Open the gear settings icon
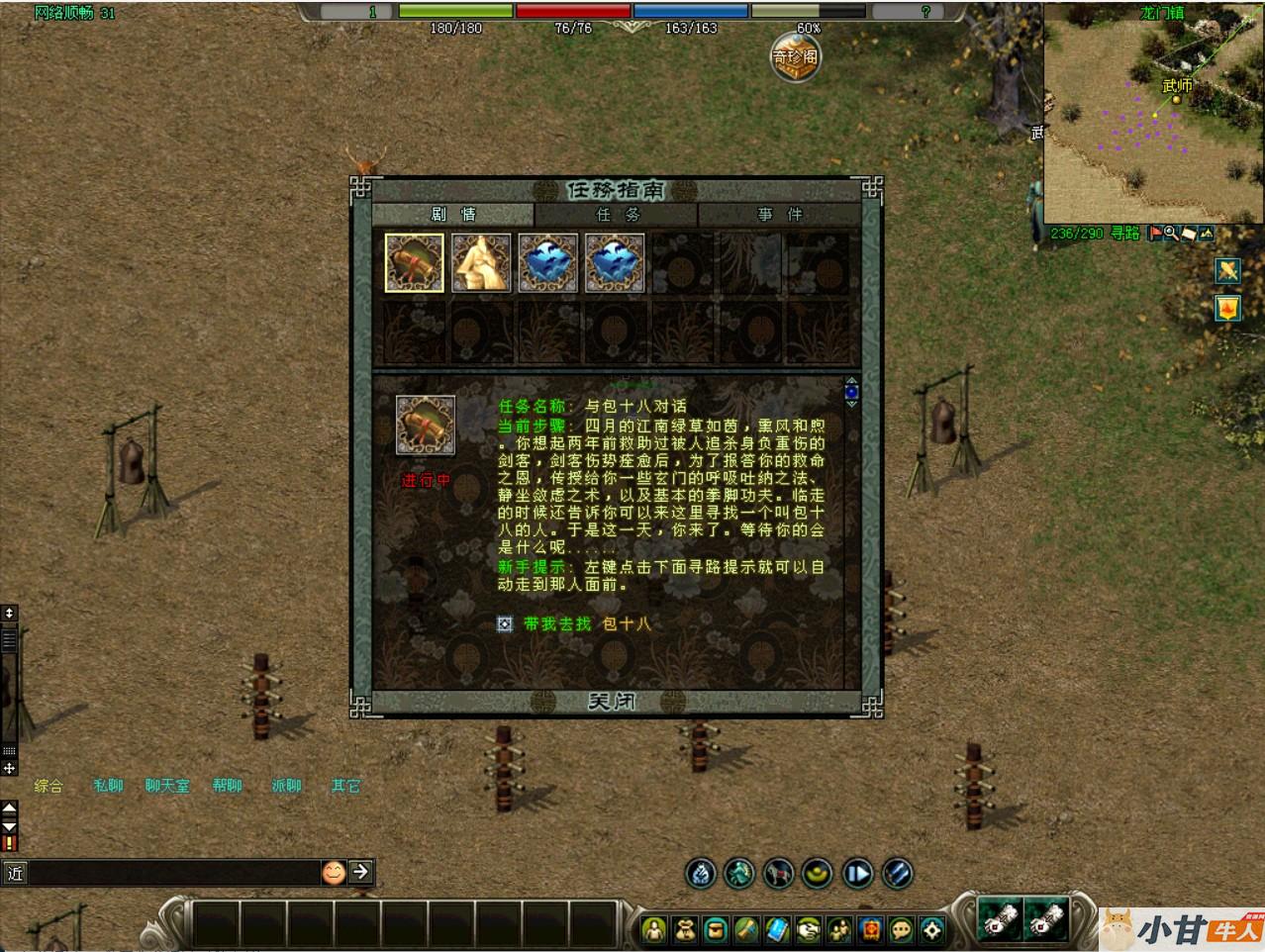Screen dimensions: 1265x952 [x=932, y=930]
